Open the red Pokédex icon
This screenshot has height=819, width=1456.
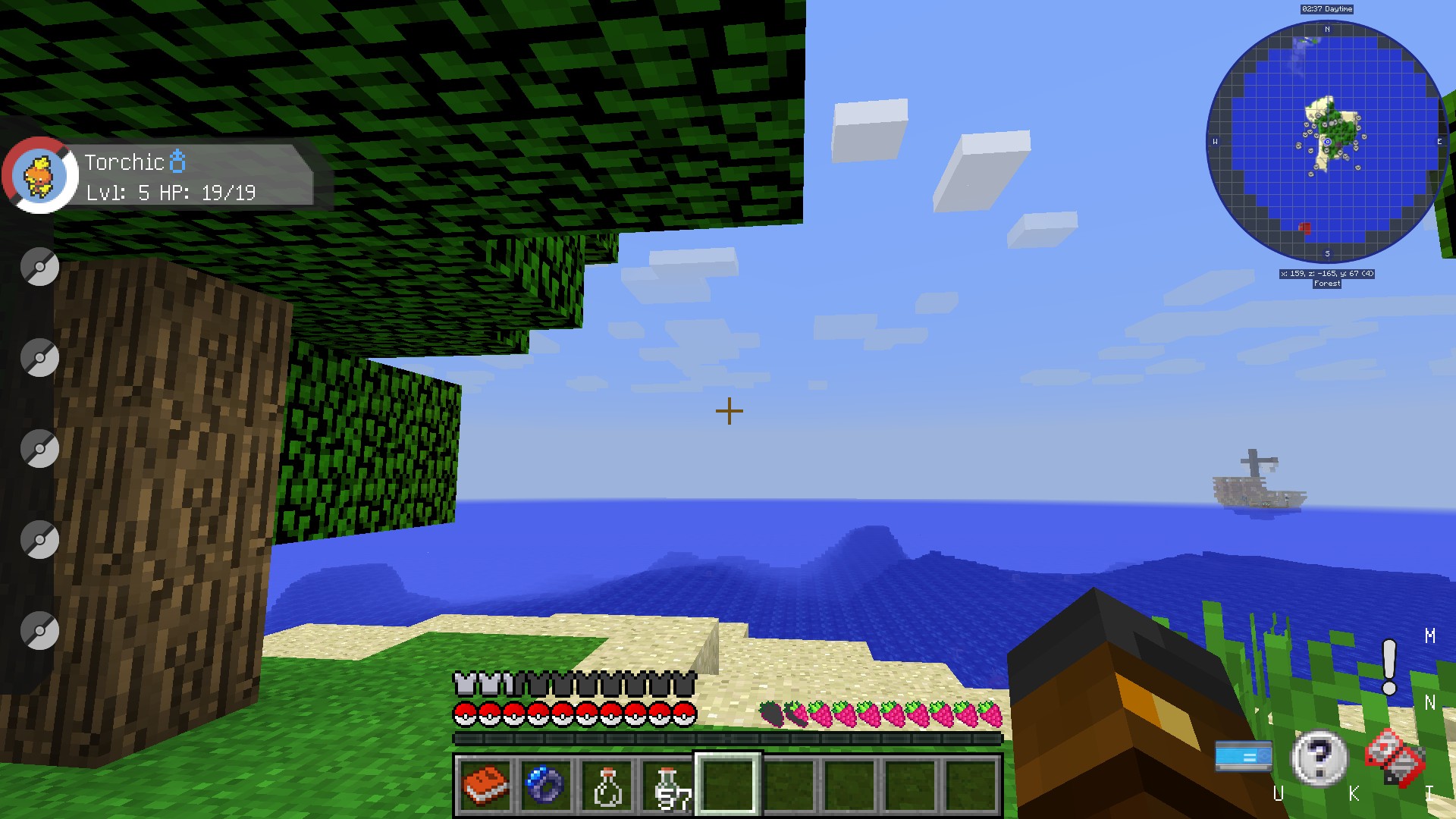point(1395,757)
